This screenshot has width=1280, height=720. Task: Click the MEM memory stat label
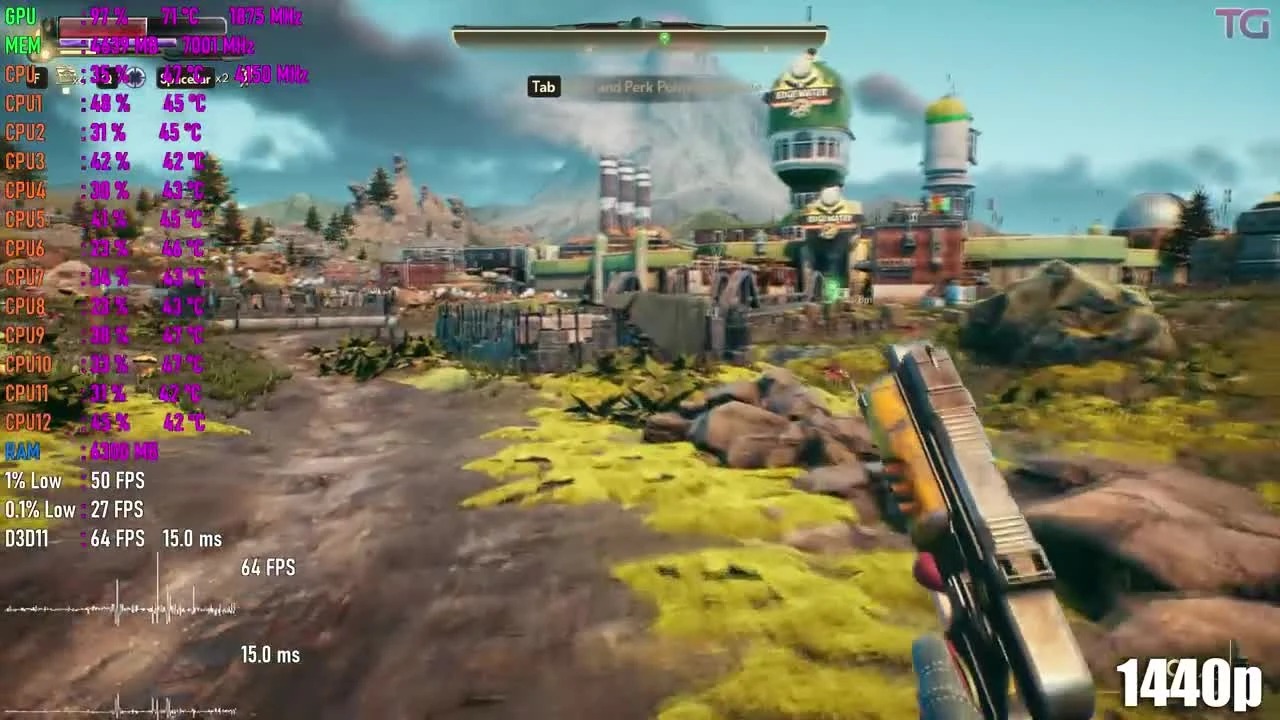click(22, 46)
